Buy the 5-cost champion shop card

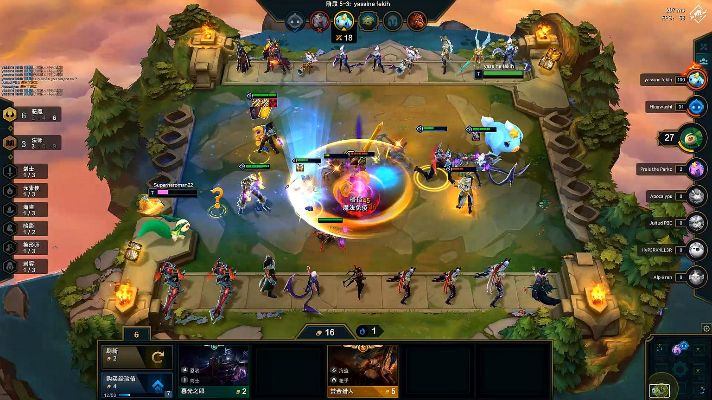363,372
